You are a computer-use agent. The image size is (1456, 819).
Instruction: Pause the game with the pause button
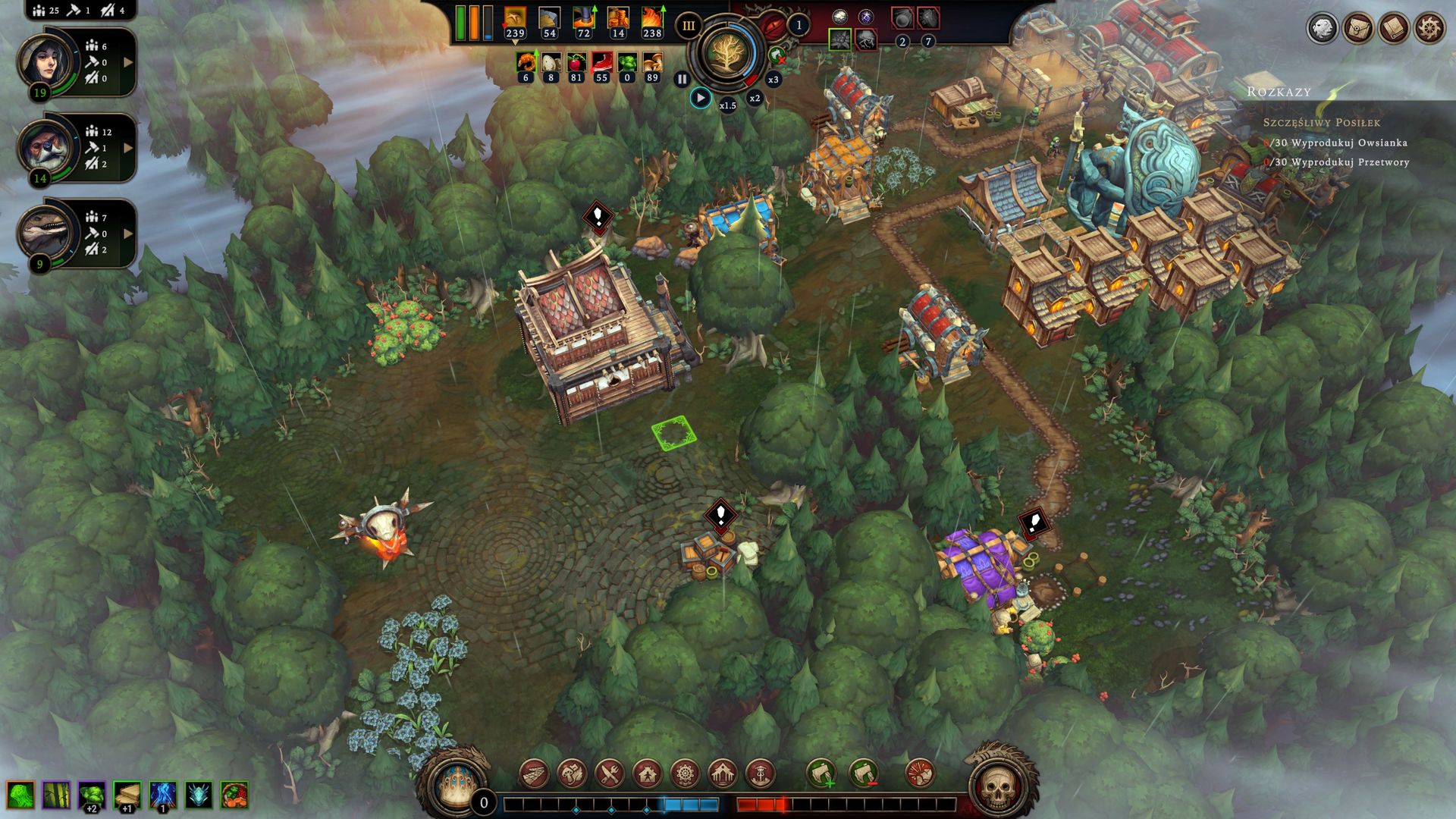682,79
